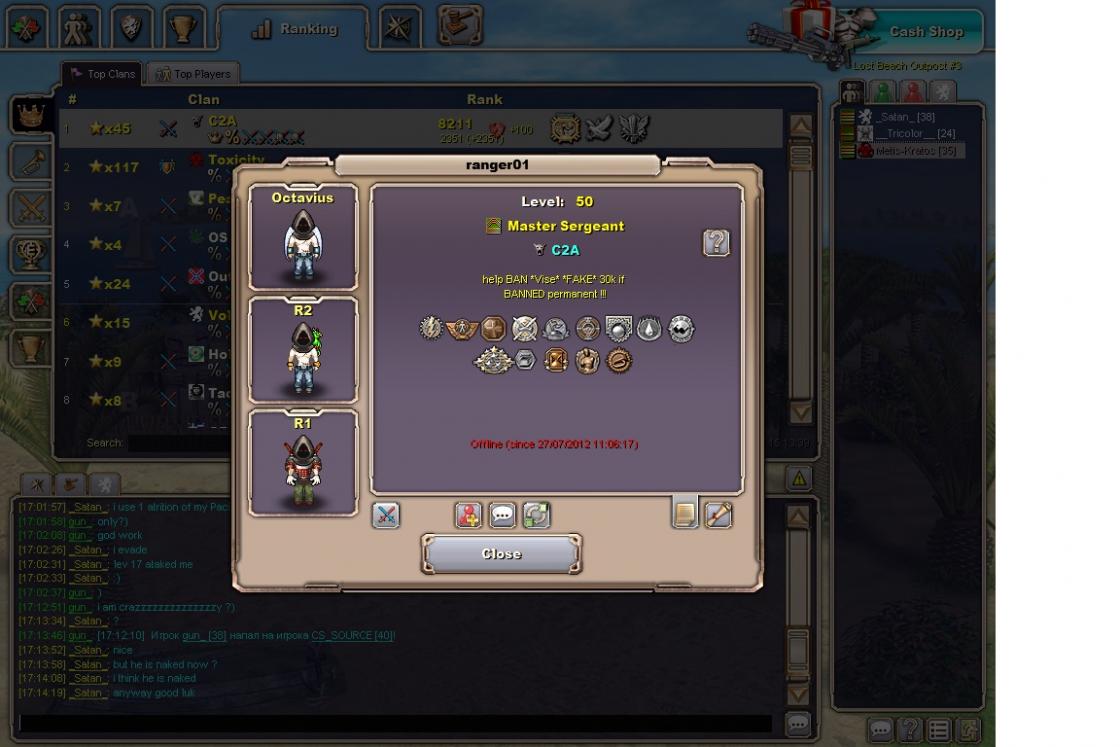1120x747 pixels.
Task: Add ranger01 as a friend
Action: (x=468, y=515)
